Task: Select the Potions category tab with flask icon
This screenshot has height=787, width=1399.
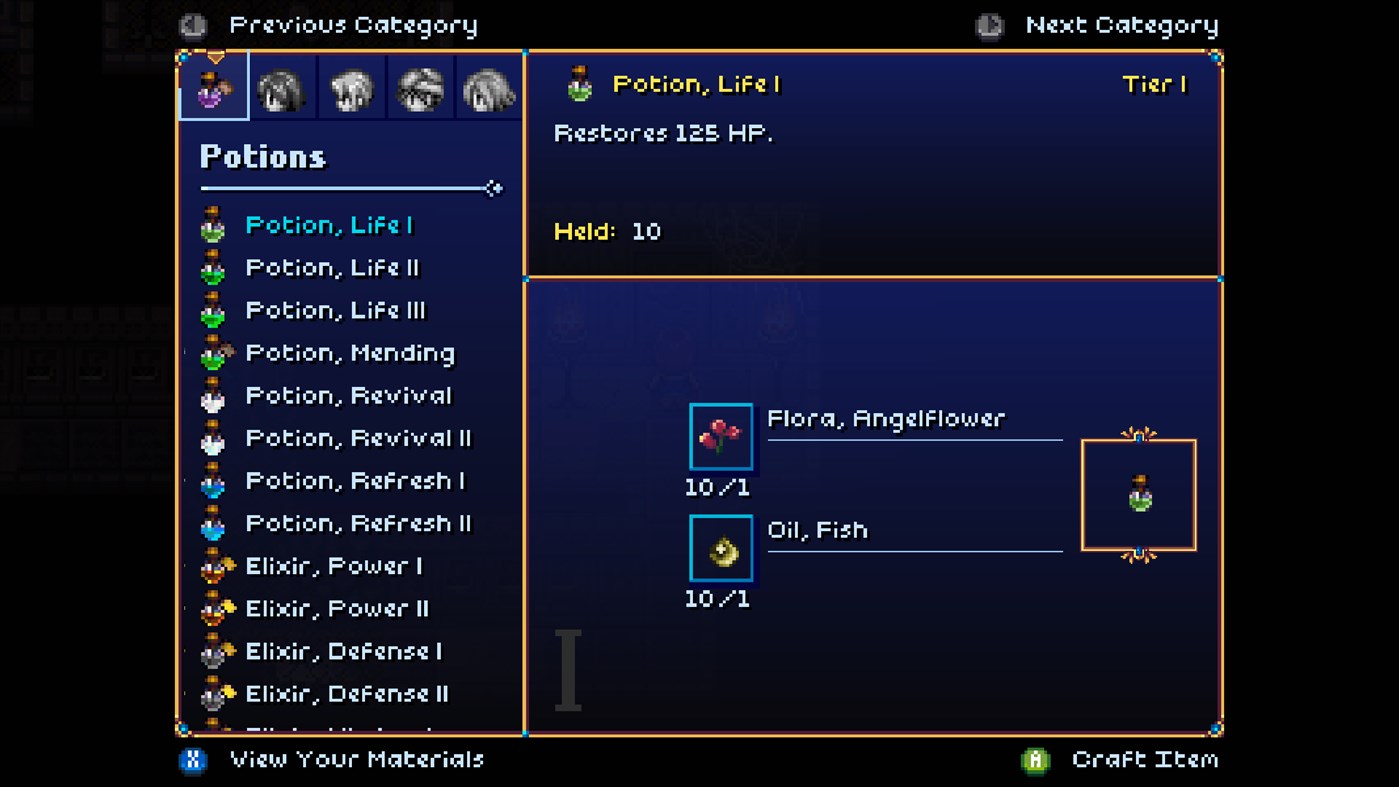Action: [x=213, y=88]
